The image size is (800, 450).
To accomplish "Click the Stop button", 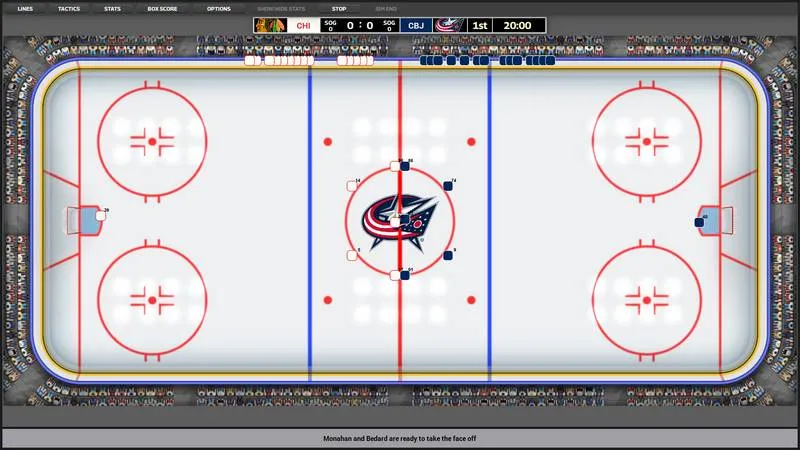I will 339,8.
